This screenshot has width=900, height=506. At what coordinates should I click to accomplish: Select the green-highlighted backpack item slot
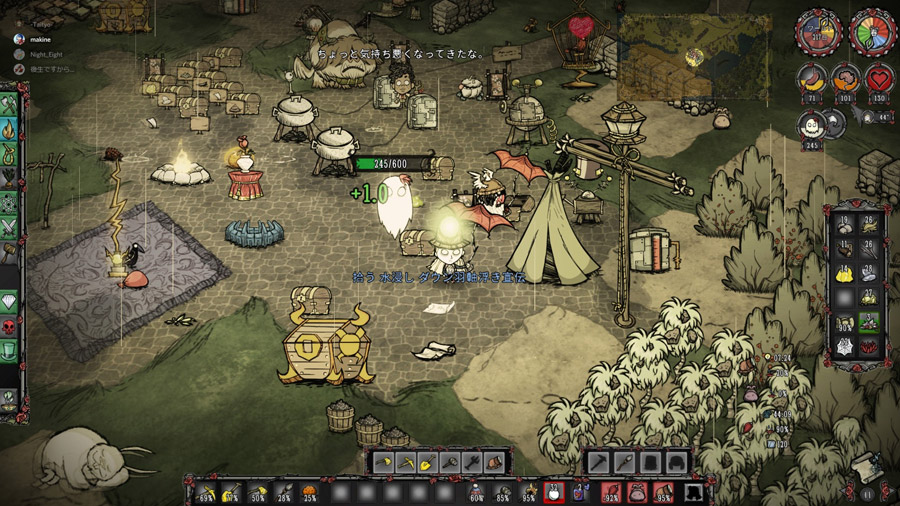[x=868, y=324]
